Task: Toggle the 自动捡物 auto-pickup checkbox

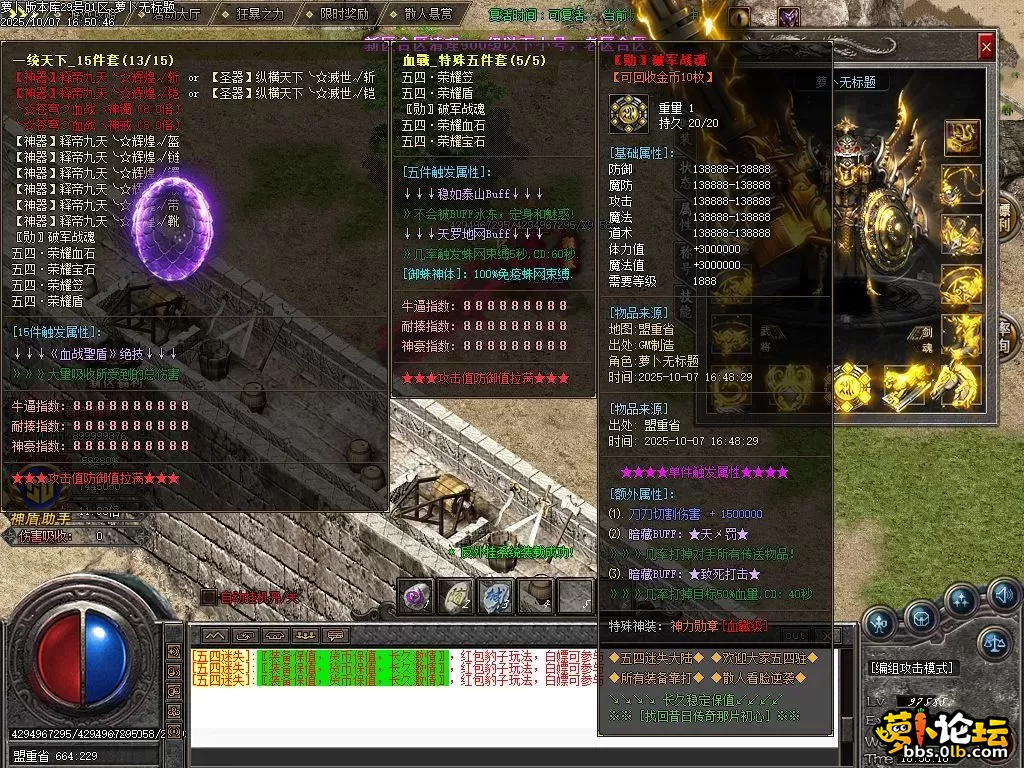Action: 208,597
